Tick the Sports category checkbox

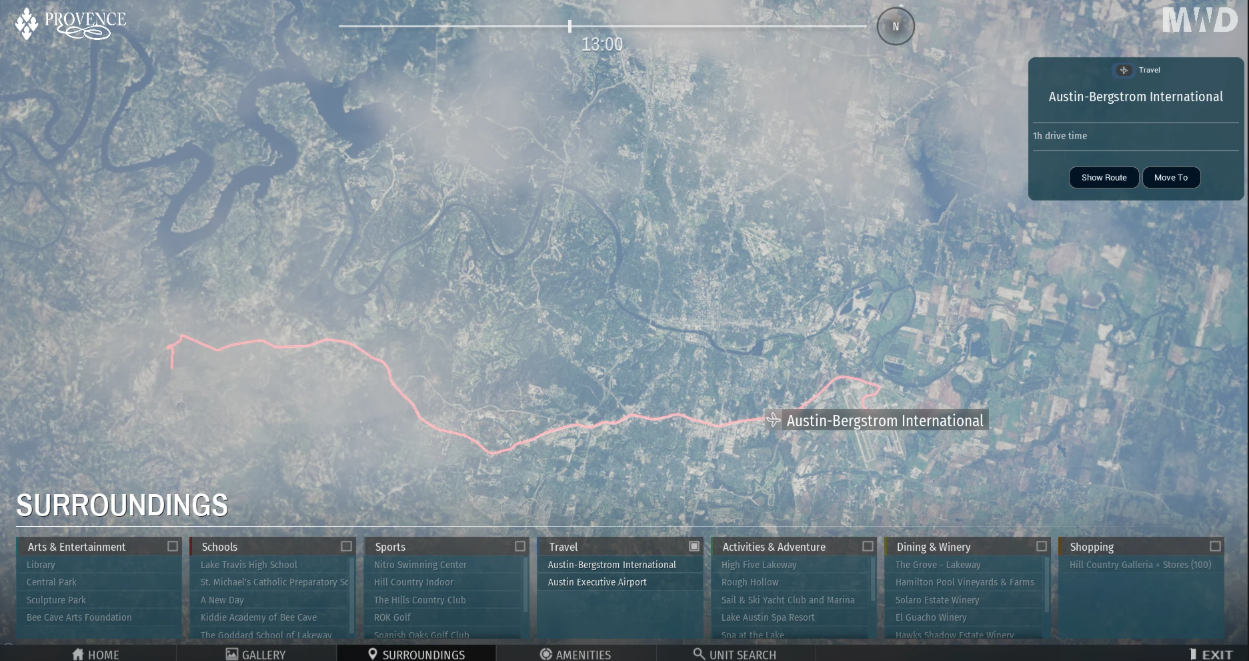pyautogui.click(x=520, y=546)
